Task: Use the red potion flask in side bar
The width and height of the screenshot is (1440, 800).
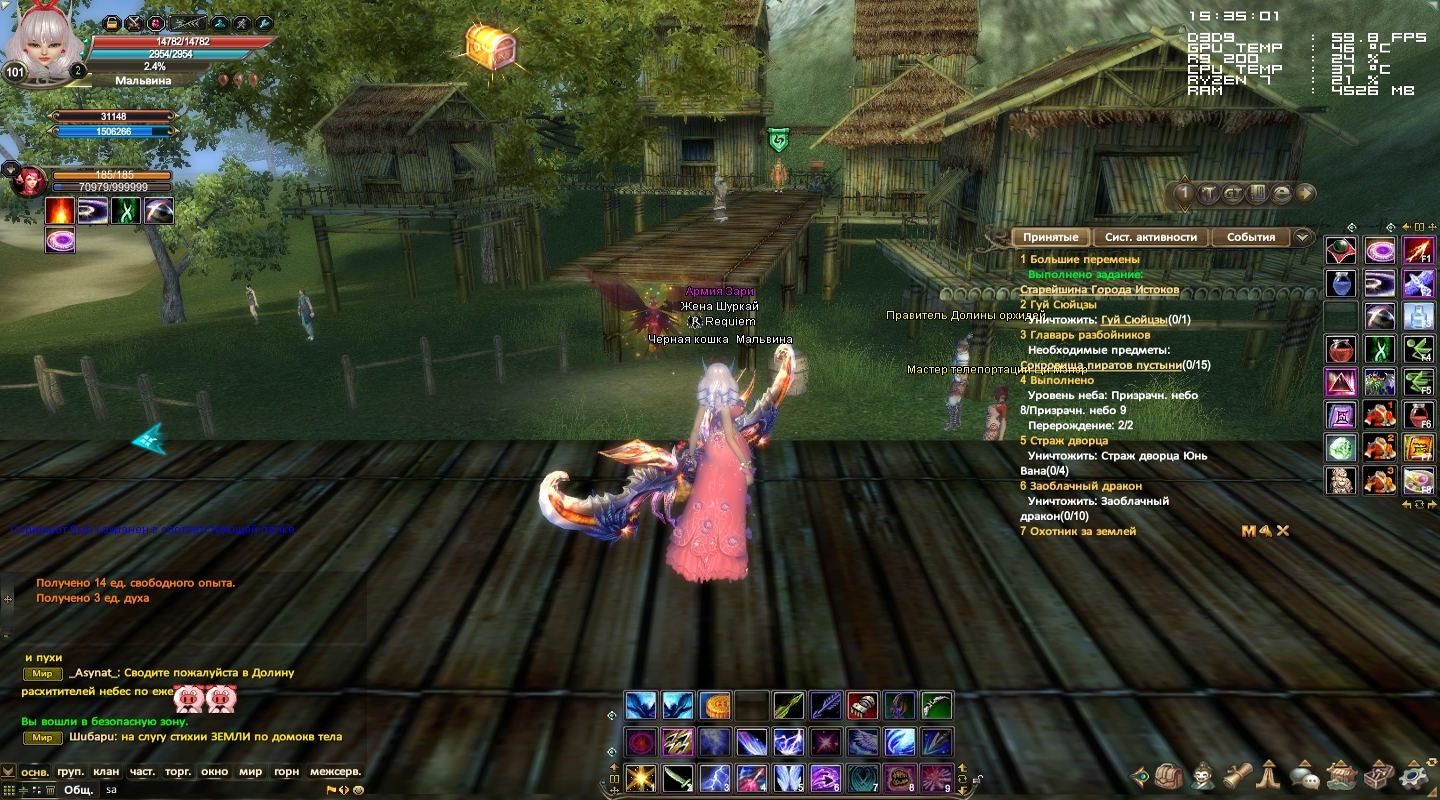Action: [1341, 349]
